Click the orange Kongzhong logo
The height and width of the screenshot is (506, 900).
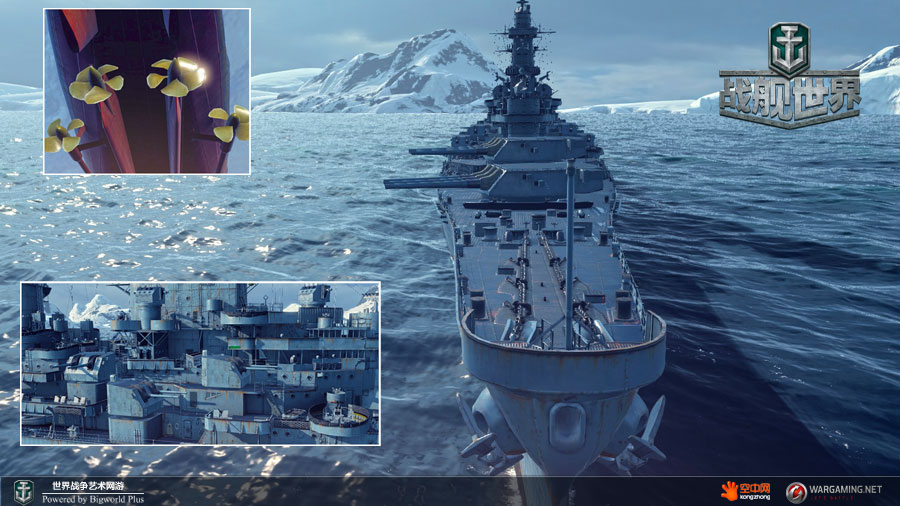pos(743,491)
